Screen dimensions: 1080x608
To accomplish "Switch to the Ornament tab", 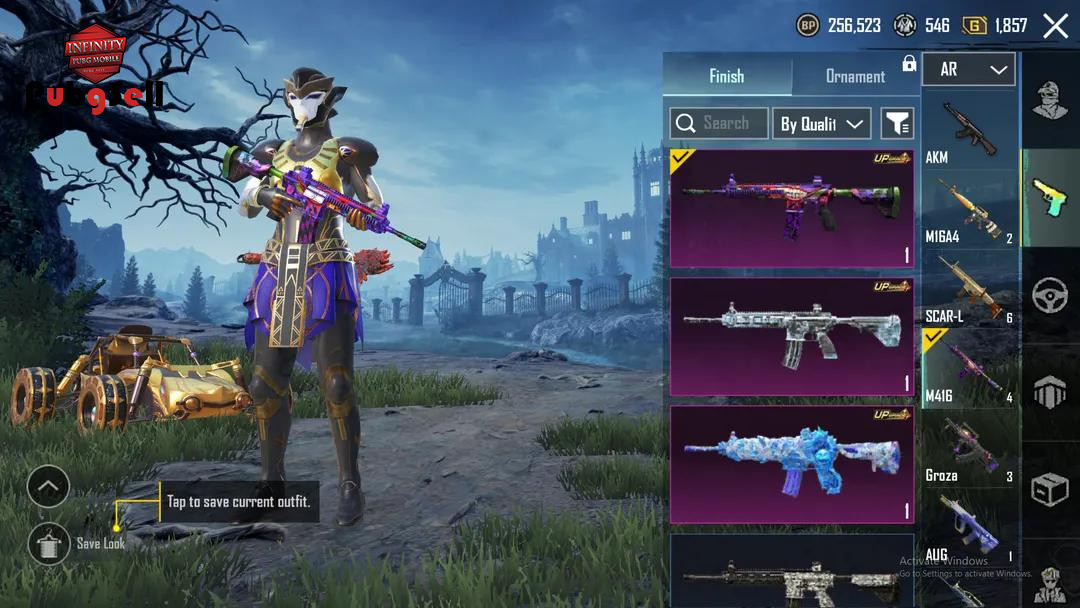I will pyautogui.click(x=855, y=76).
